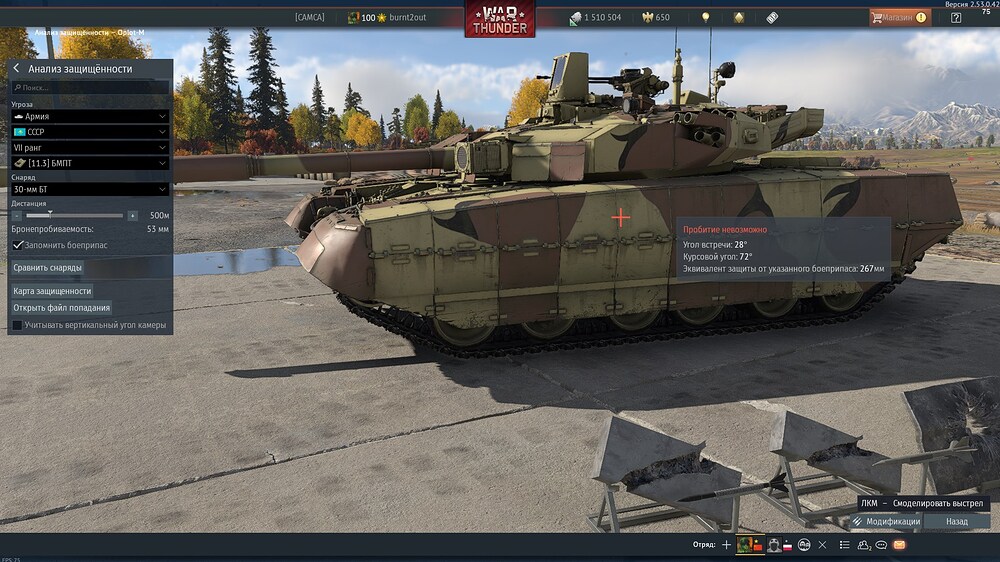1000x562 pixels.
Task: Click the Назад button
Action: (957, 521)
